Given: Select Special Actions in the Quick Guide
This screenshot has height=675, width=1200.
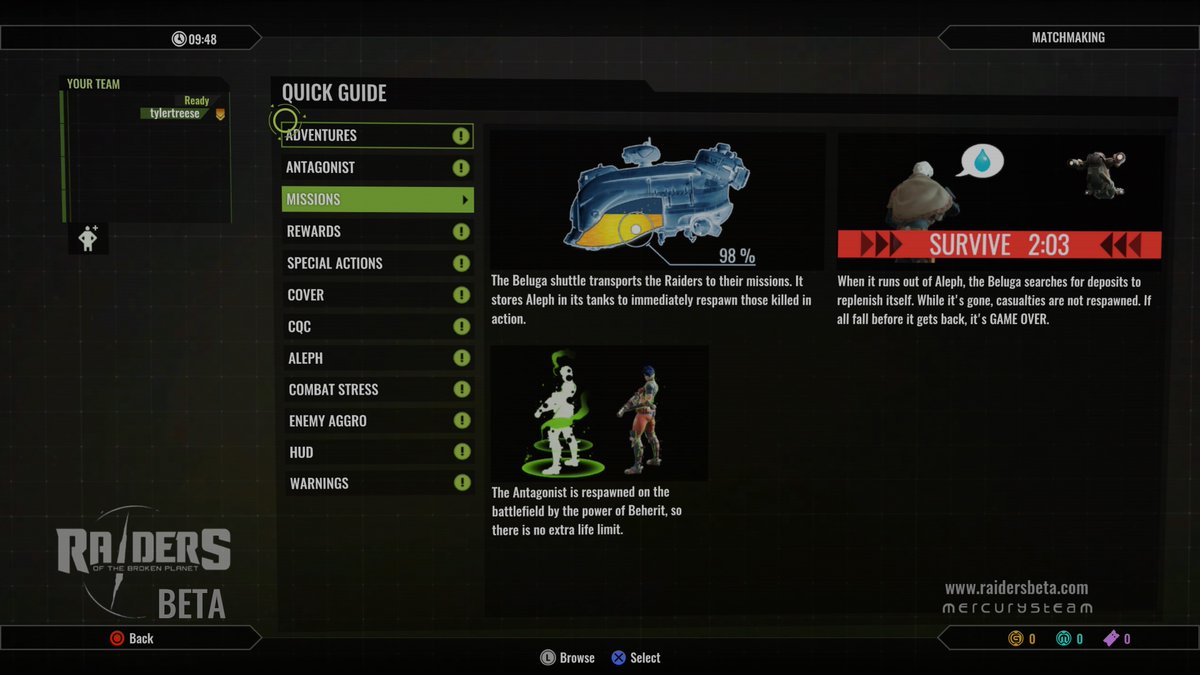Looking at the screenshot, I should [375, 263].
